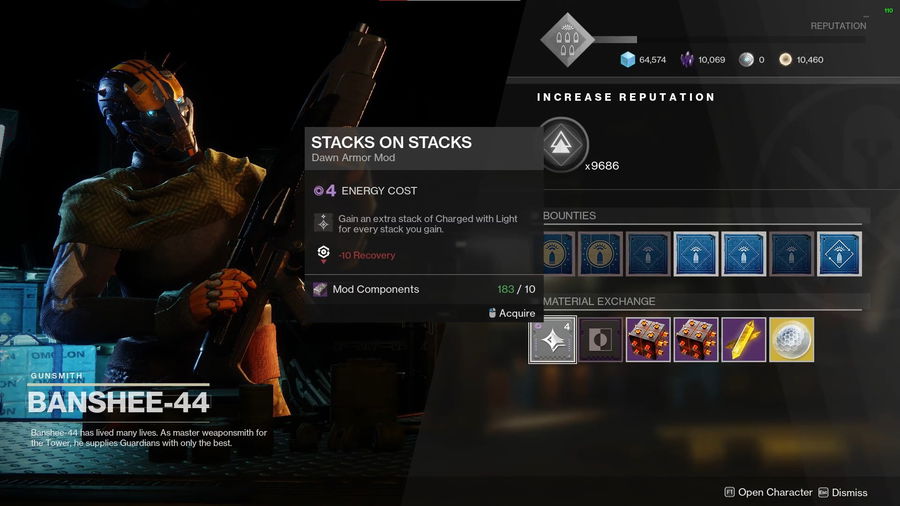Select the Stacks on Stacks mod slot
The height and width of the screenshot is (506, 900).
pyautogui.click(x=552, y=340)
